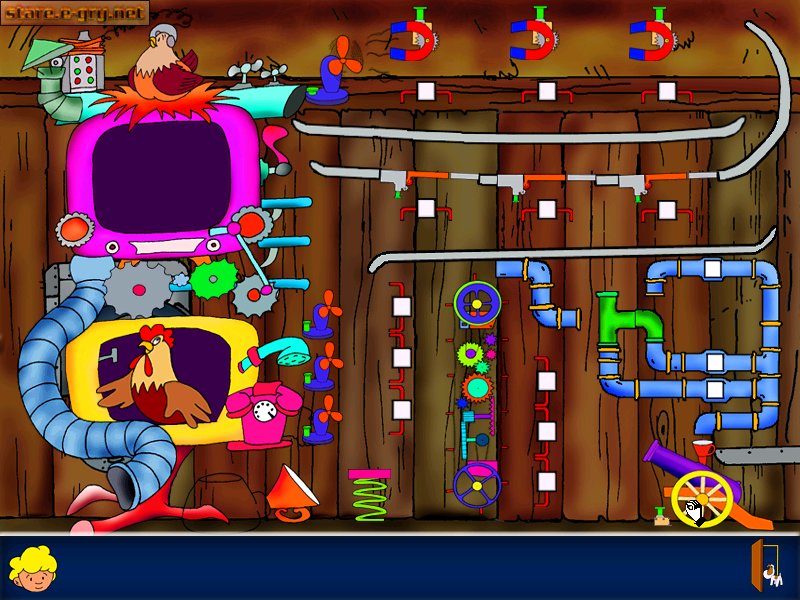800x600 pixels.
Task: Leave through the exit door icon
Action: click(x=767, y=566)
